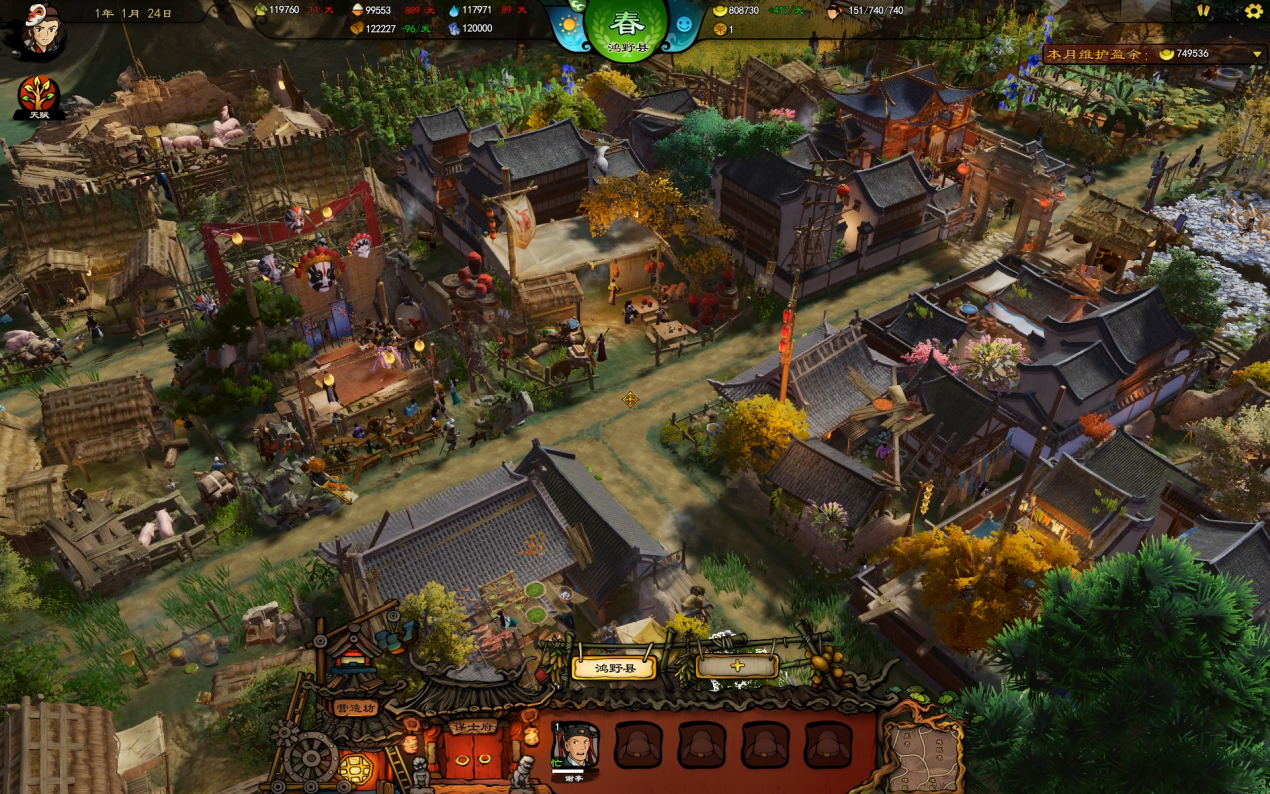Screen dimensions: 1270x794
Task: Click the 春 season emblem
Action: [626, 27]
